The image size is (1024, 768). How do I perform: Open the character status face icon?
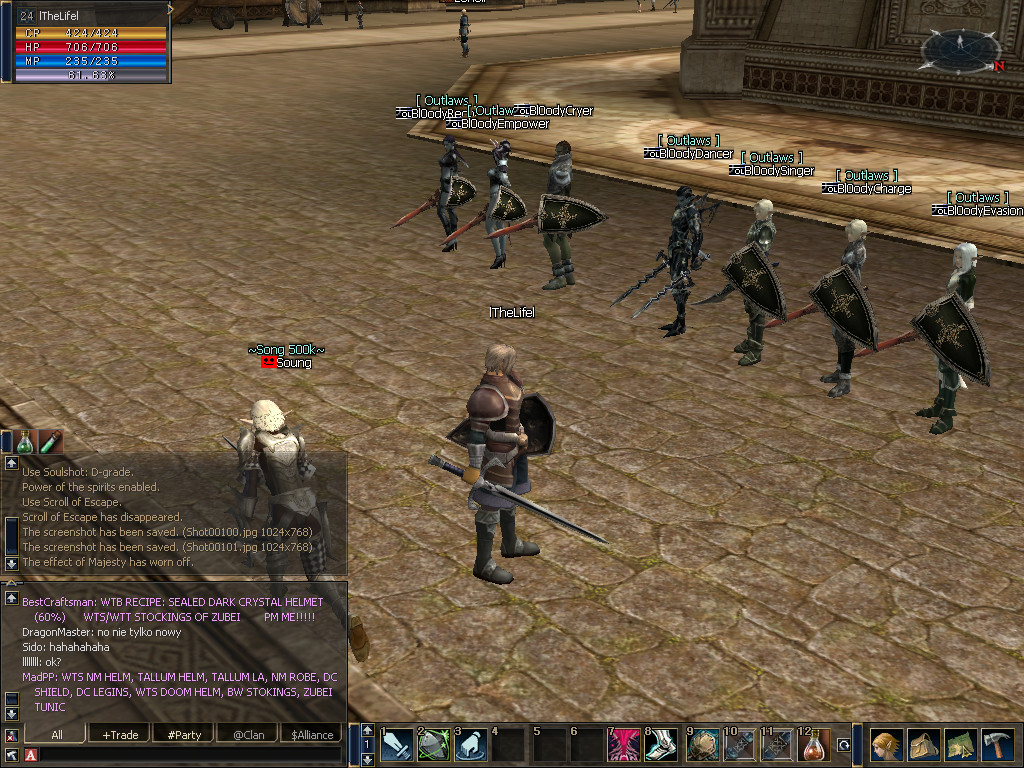886,745
